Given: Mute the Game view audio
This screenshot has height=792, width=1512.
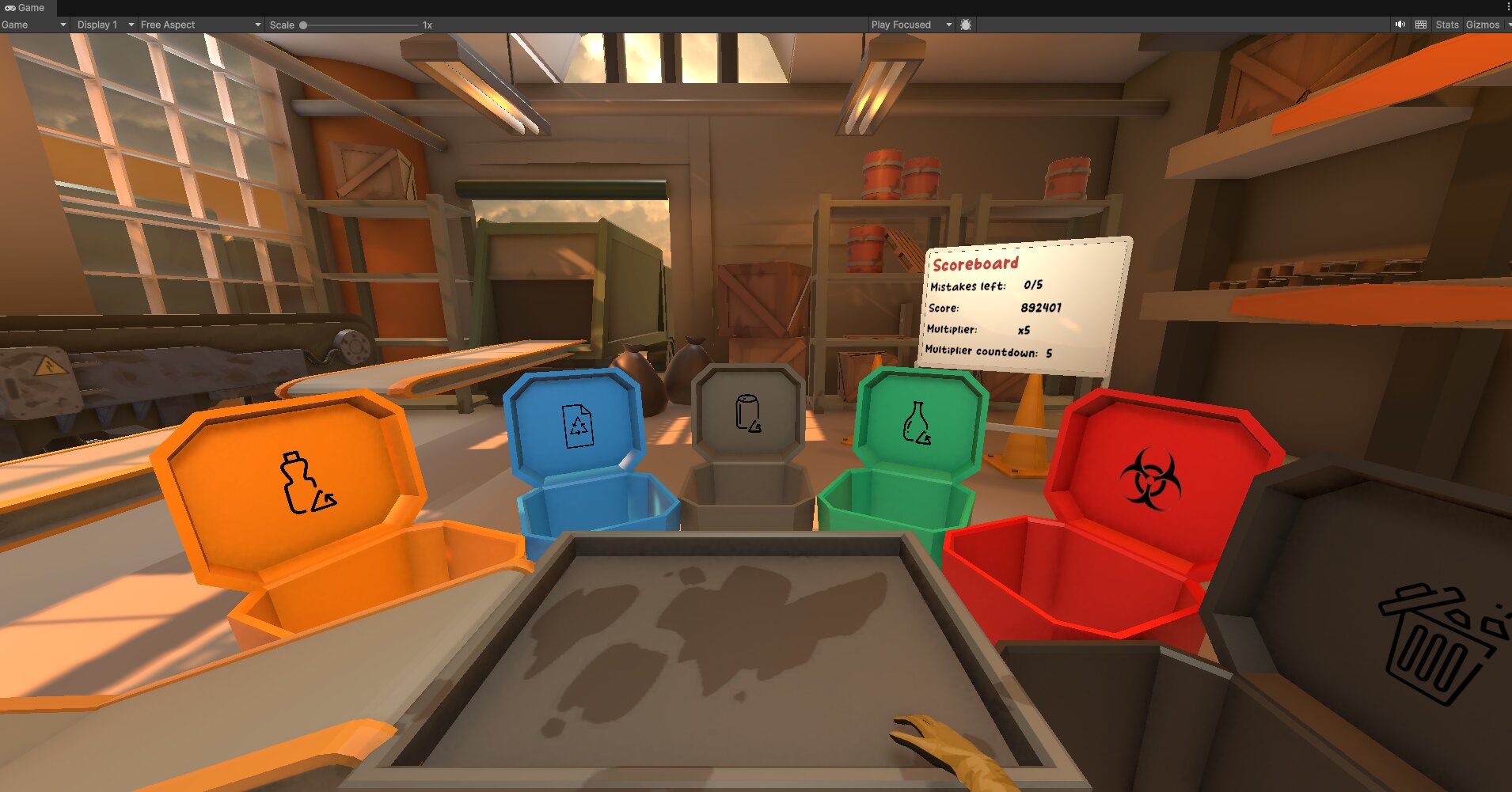Looking at the screenshot, I should pos(1400,25).
